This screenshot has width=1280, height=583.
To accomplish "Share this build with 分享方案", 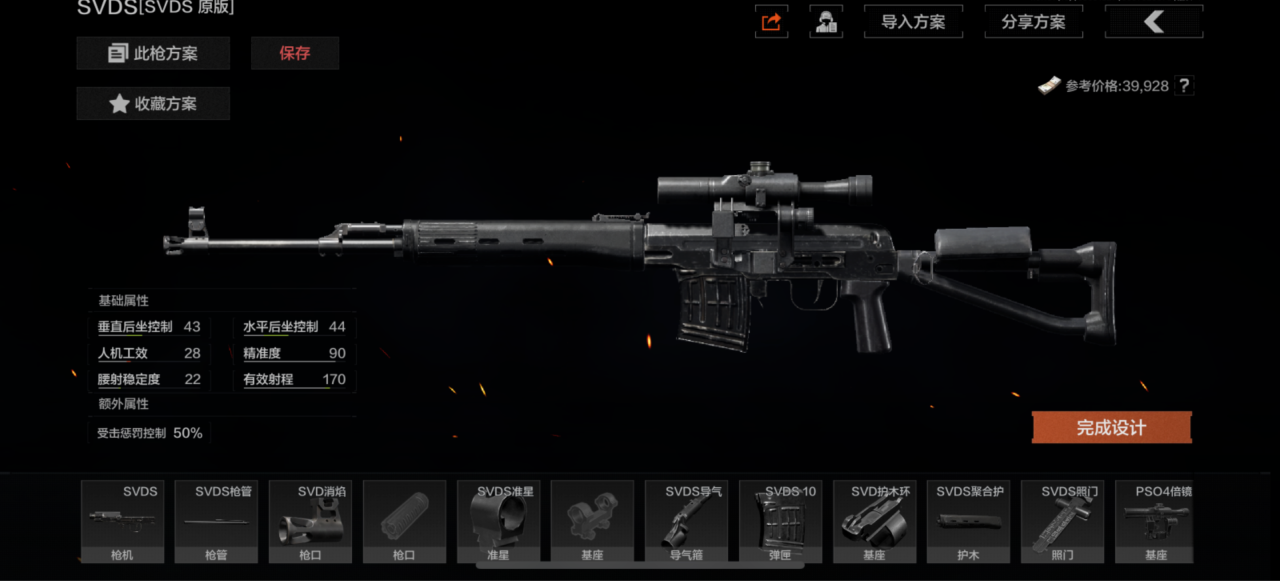I will pos(1034,22).
